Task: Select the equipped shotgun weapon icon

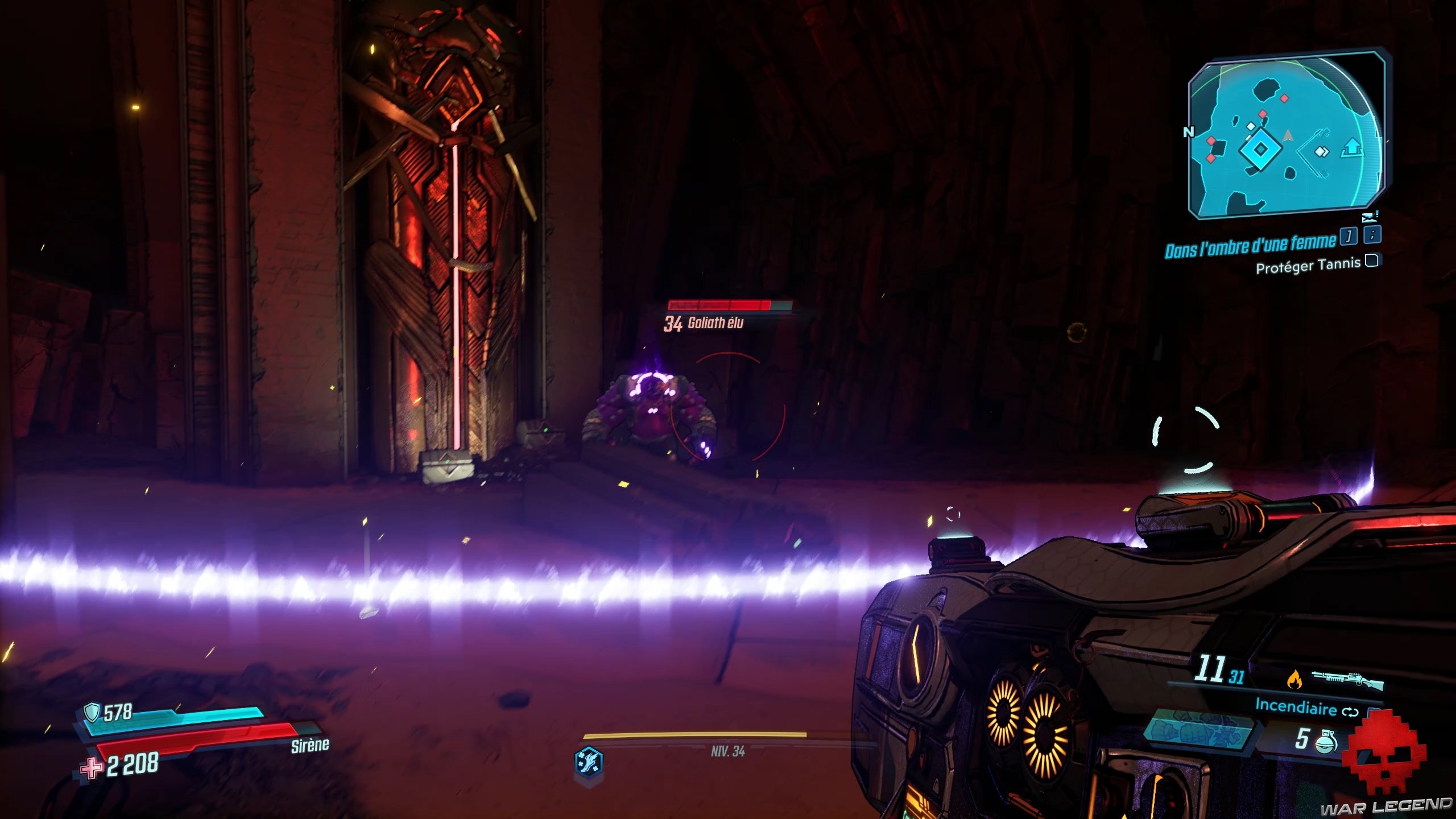Action: pos(1347,679)
